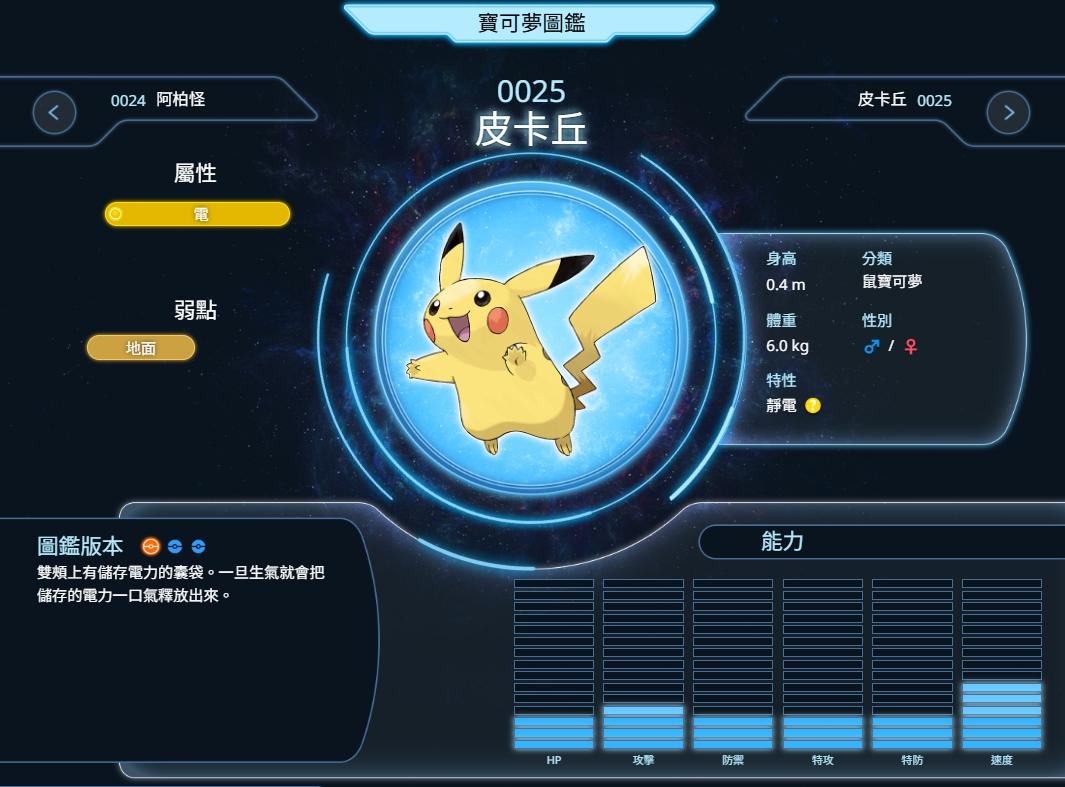Show the 靜電 ability info via question mark
The image size is (1065, 787).
(813, 406)
